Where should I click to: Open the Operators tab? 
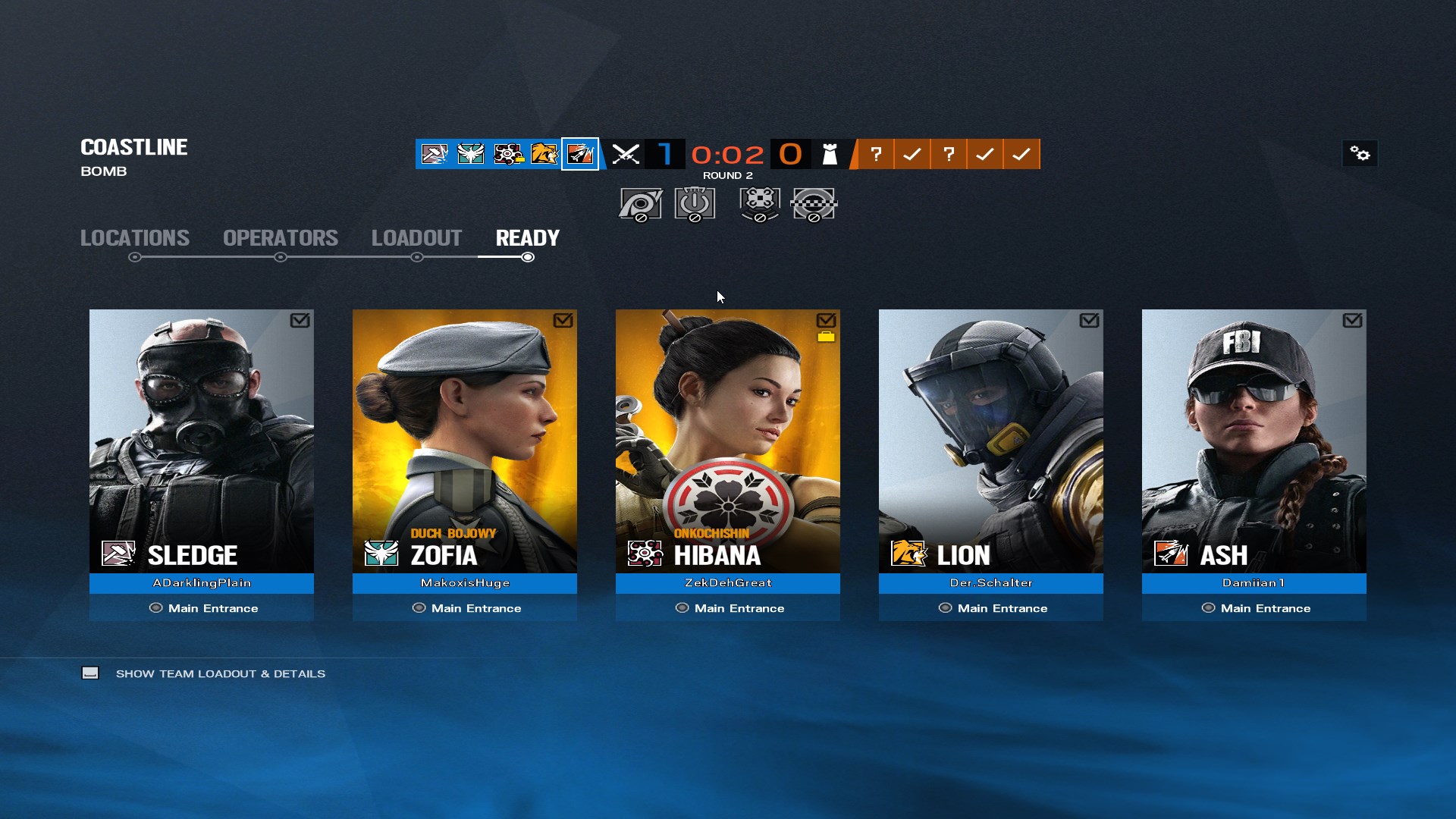pyautogui.click(x=281, y=238)
